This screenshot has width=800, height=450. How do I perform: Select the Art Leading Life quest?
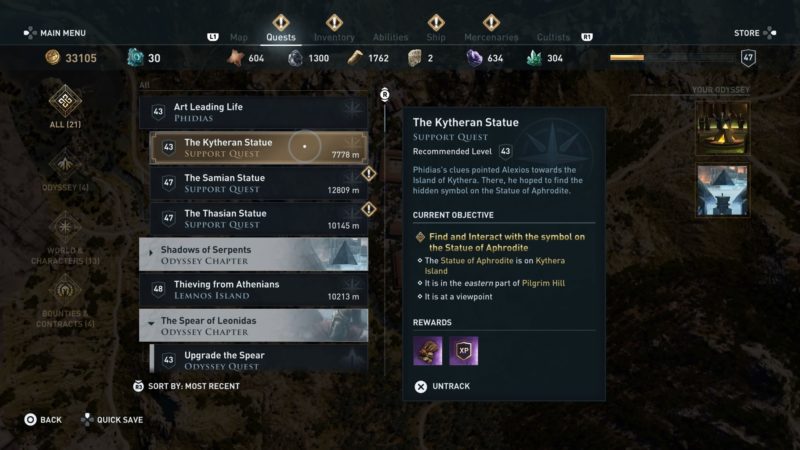pyautogui.click(x=257, y=112)
